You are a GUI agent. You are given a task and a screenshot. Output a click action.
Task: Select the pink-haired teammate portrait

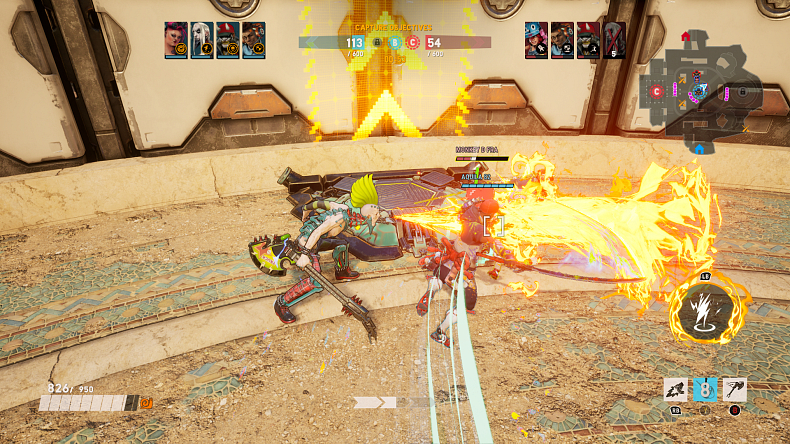176,39
